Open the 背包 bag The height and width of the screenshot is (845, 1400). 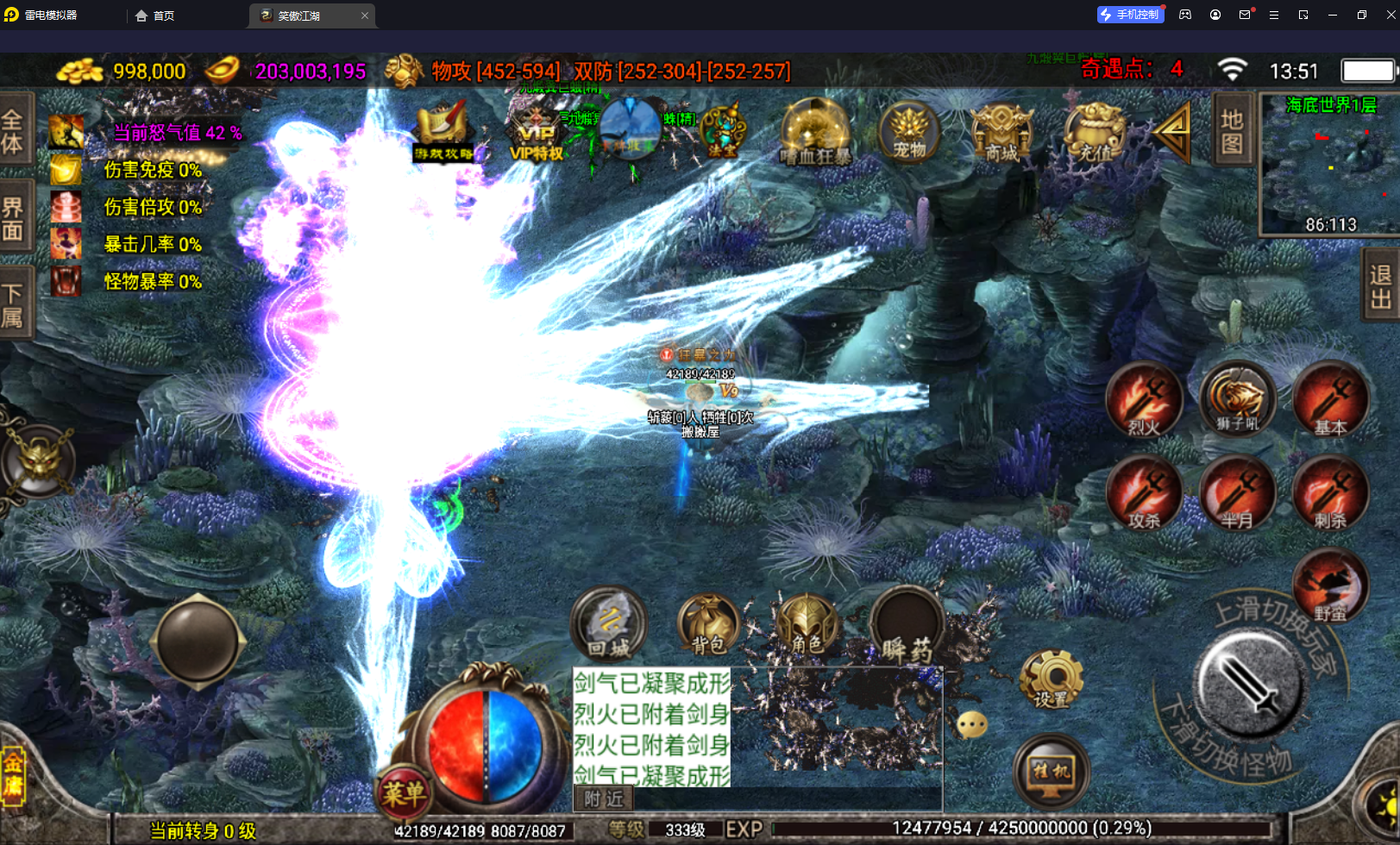pyautogui.click(x=710, y=624)
